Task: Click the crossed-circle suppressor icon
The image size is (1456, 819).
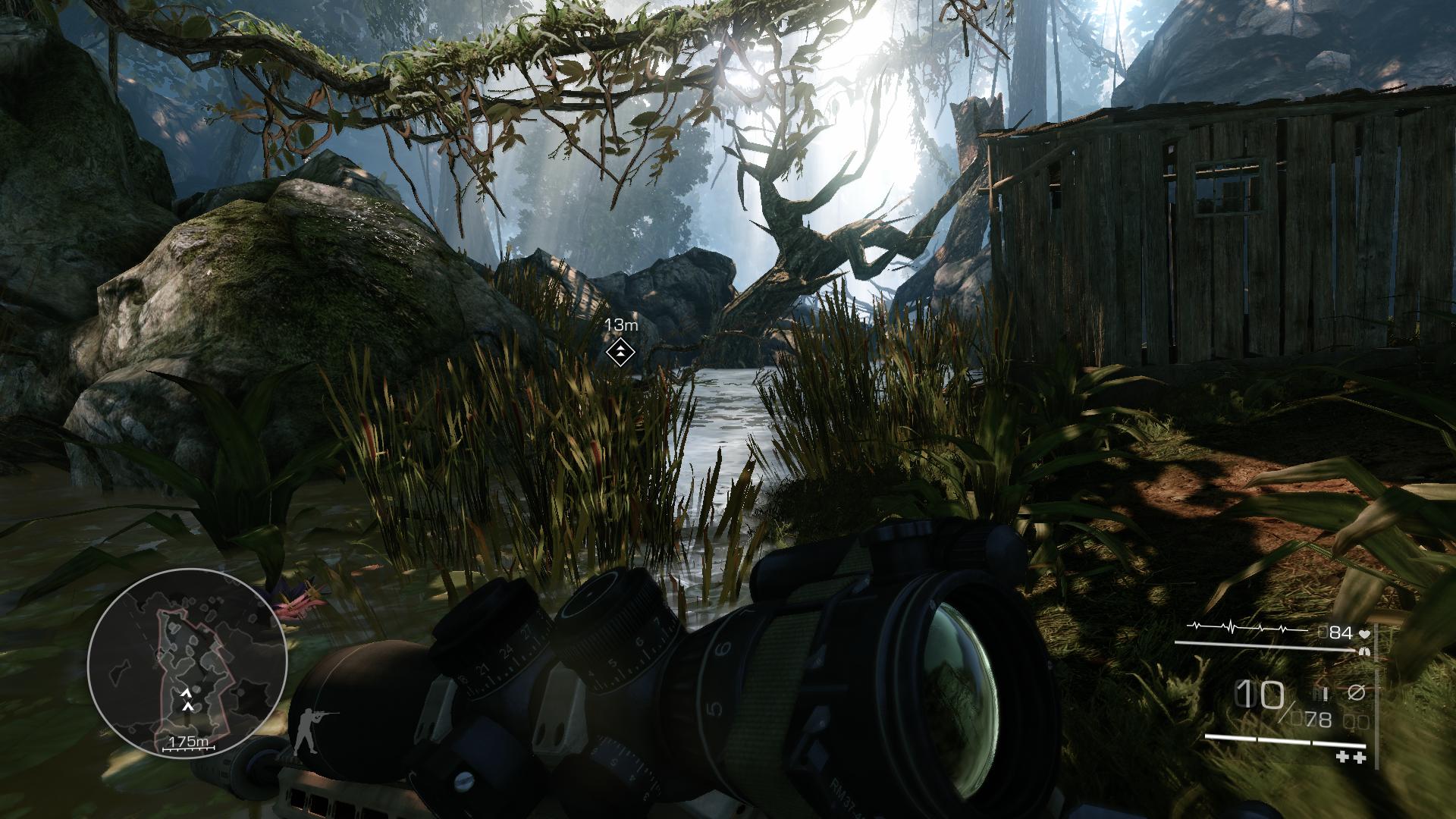Action: pos(1354,692)
